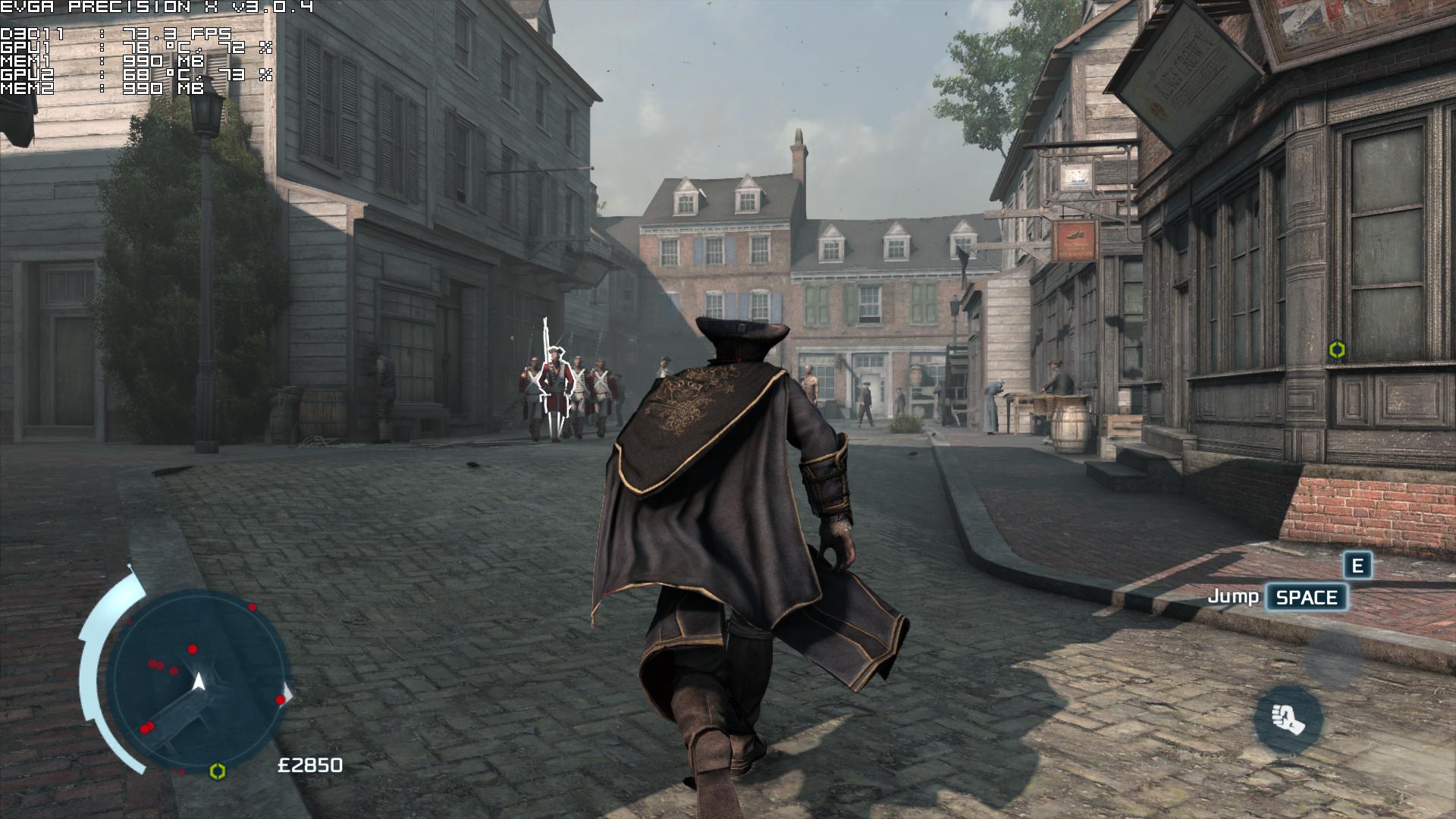The image size is (1456, 819).
Task: Click the white player arrow on the minimap
Action: click(x=199, y=681)
